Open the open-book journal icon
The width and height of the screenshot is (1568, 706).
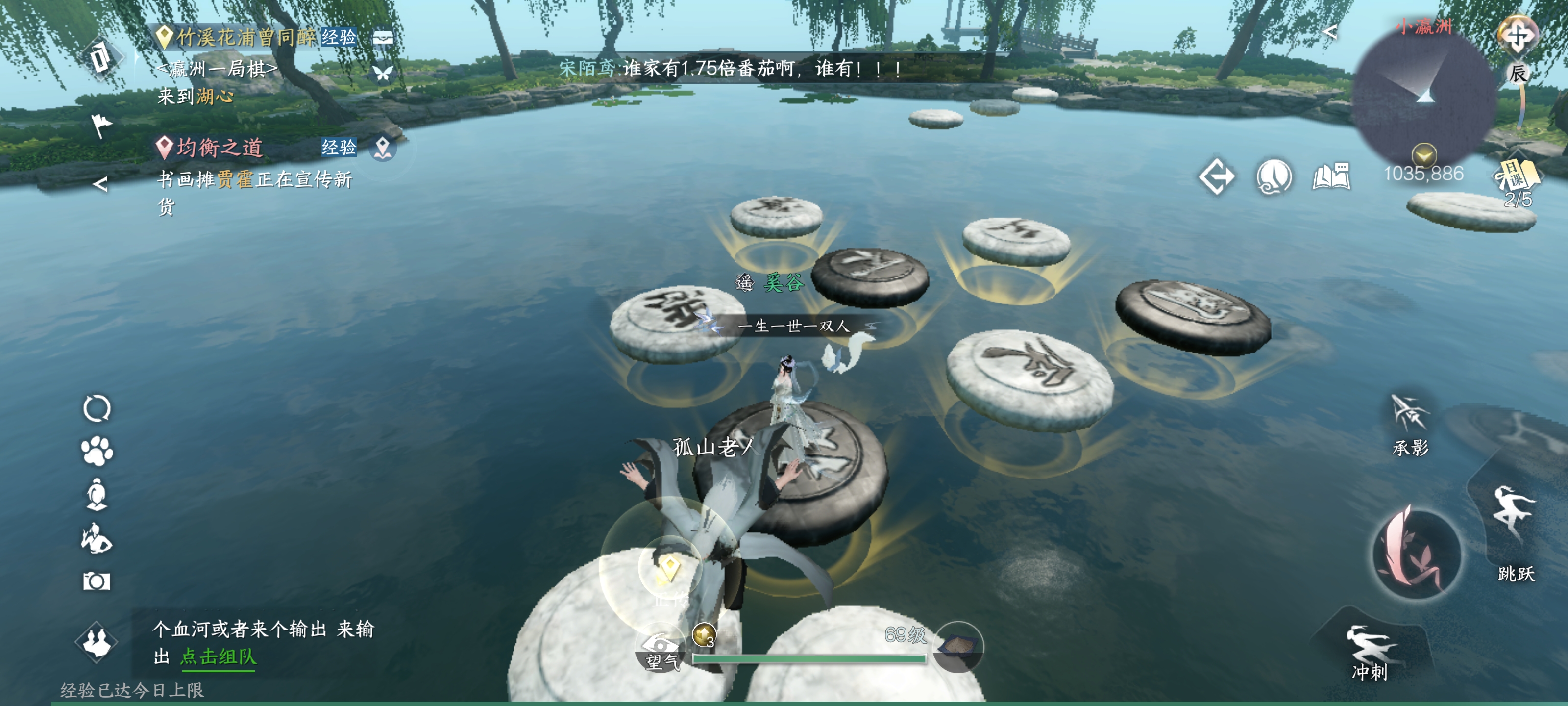pyautogui.click(x=1331, y=177)
